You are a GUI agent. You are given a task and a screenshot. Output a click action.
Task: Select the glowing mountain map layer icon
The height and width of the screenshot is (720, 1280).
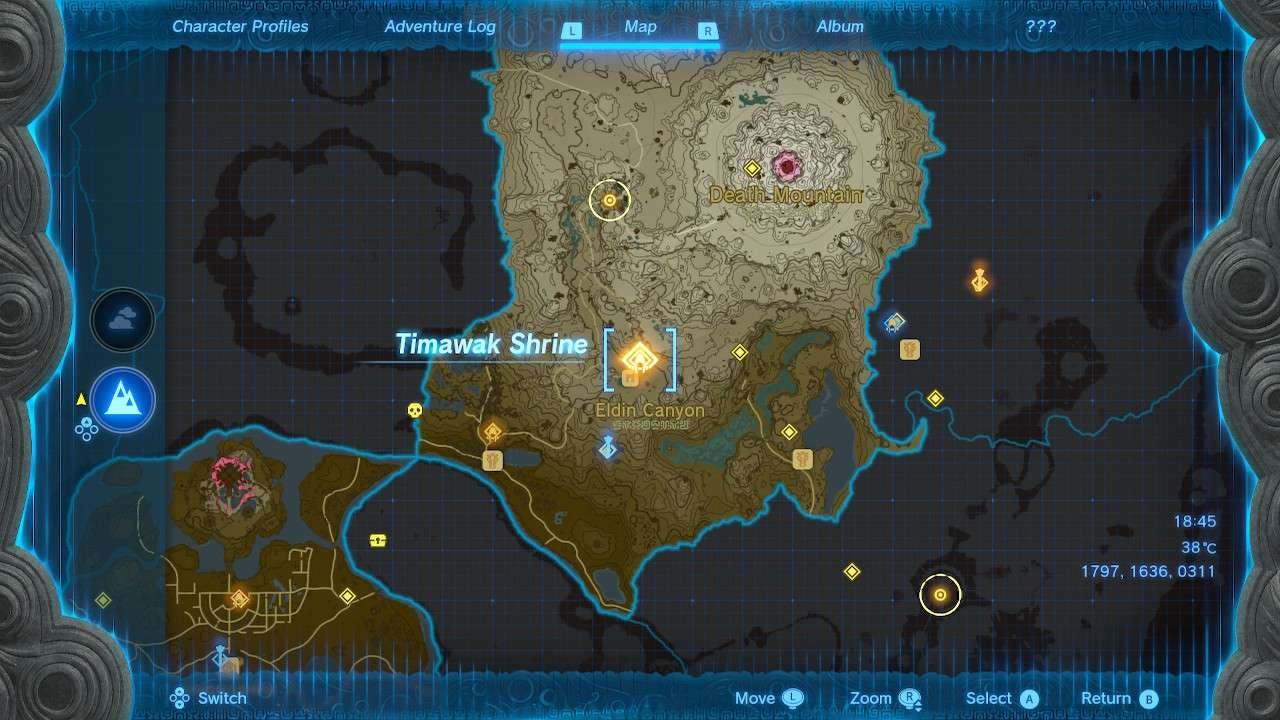[122, 400]
